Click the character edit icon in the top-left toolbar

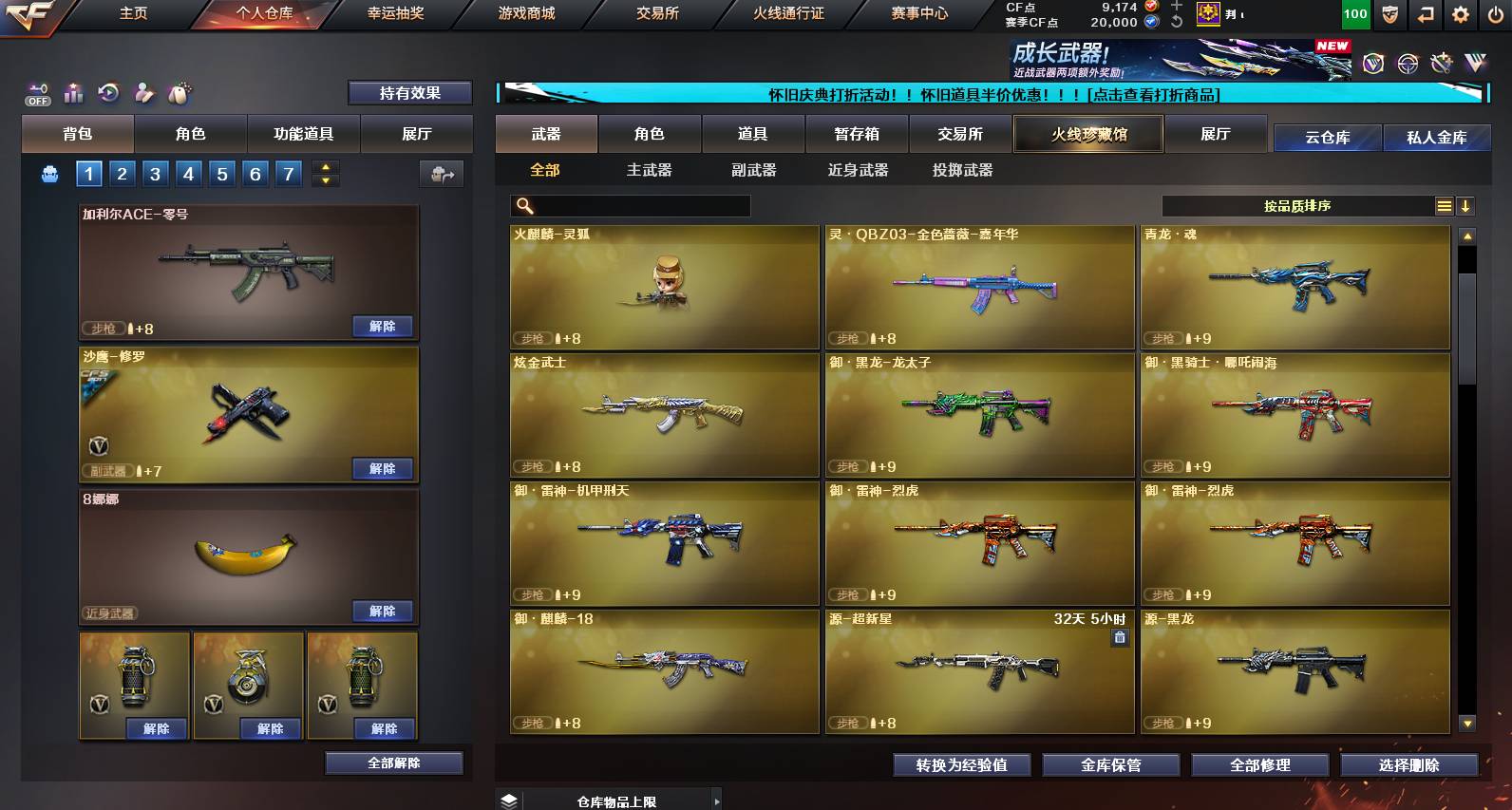pyautogui.click(x=142, y=93)
